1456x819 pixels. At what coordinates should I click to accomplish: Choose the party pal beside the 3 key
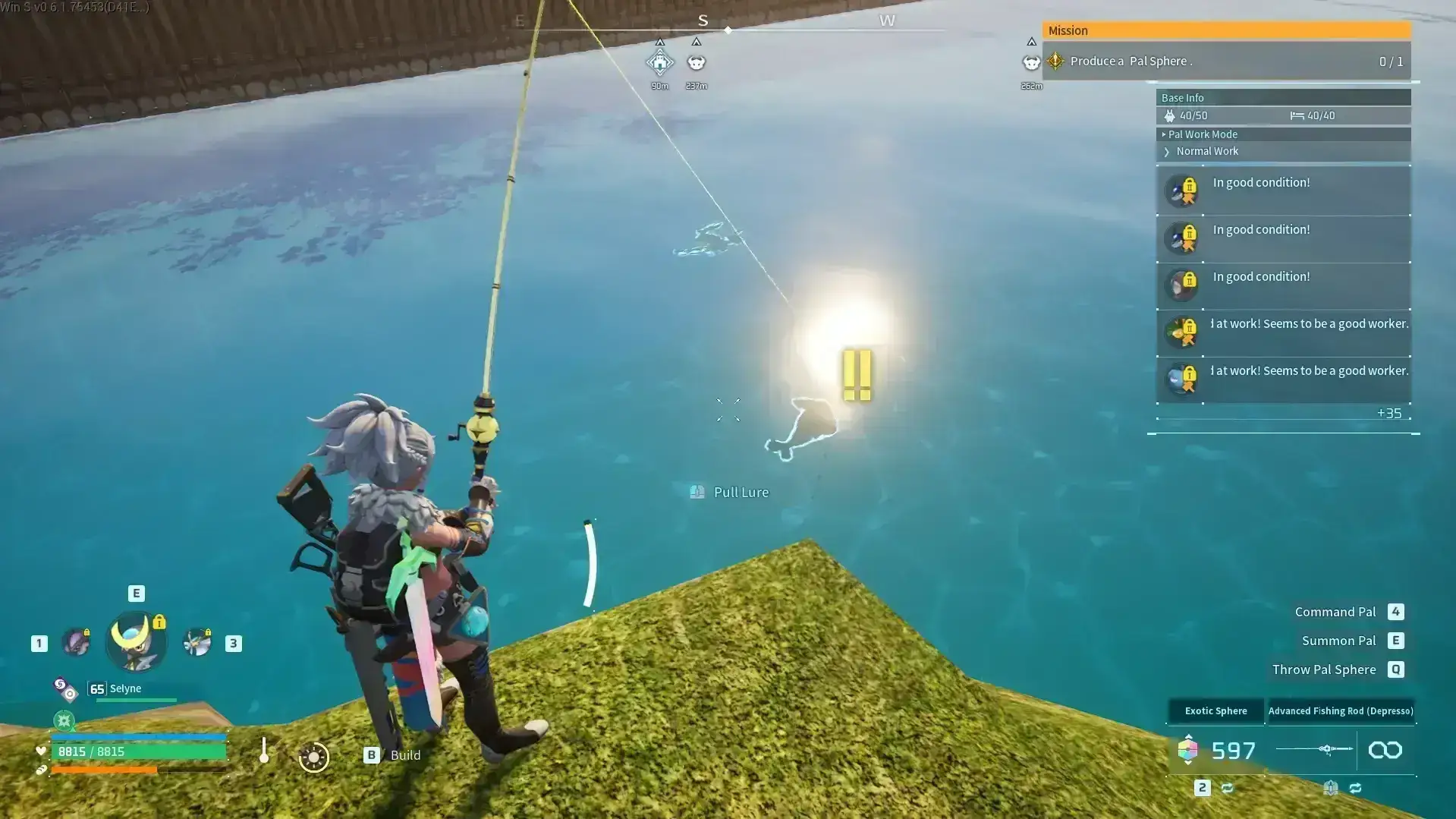(x=197, y=643)
